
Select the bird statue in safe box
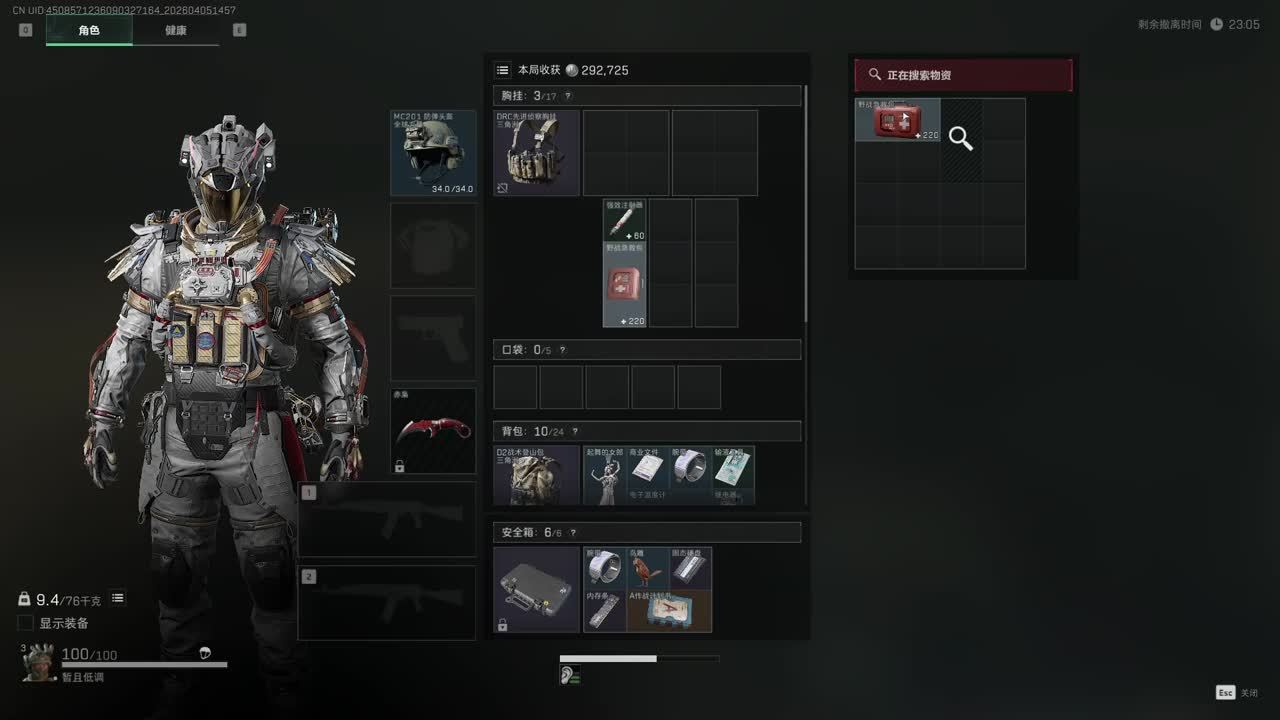[647, 568]
